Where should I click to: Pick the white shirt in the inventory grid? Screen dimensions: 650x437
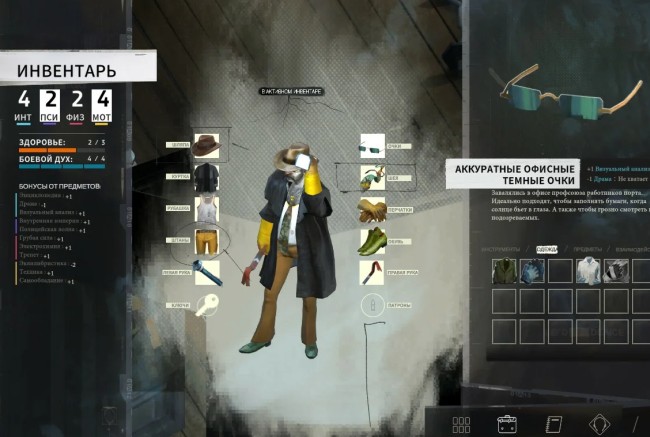[x=589, y=271]
